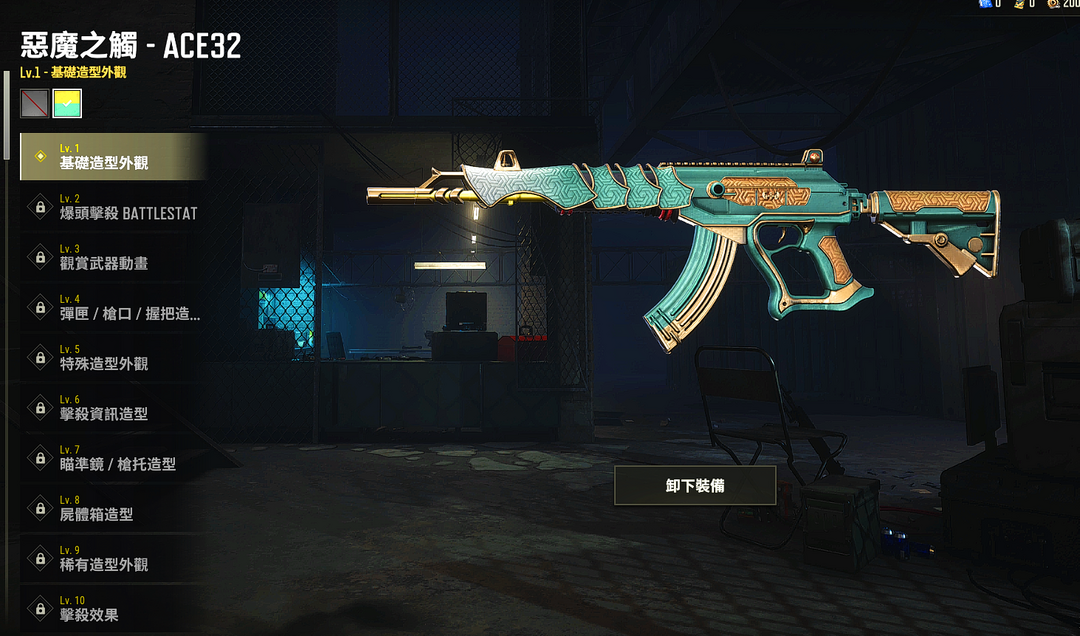Screen dimensions: 1080x636
Task: Choose the Lv. 2 爆頭擊殺 BATTLESTAT row
Action: pos(112,207)
